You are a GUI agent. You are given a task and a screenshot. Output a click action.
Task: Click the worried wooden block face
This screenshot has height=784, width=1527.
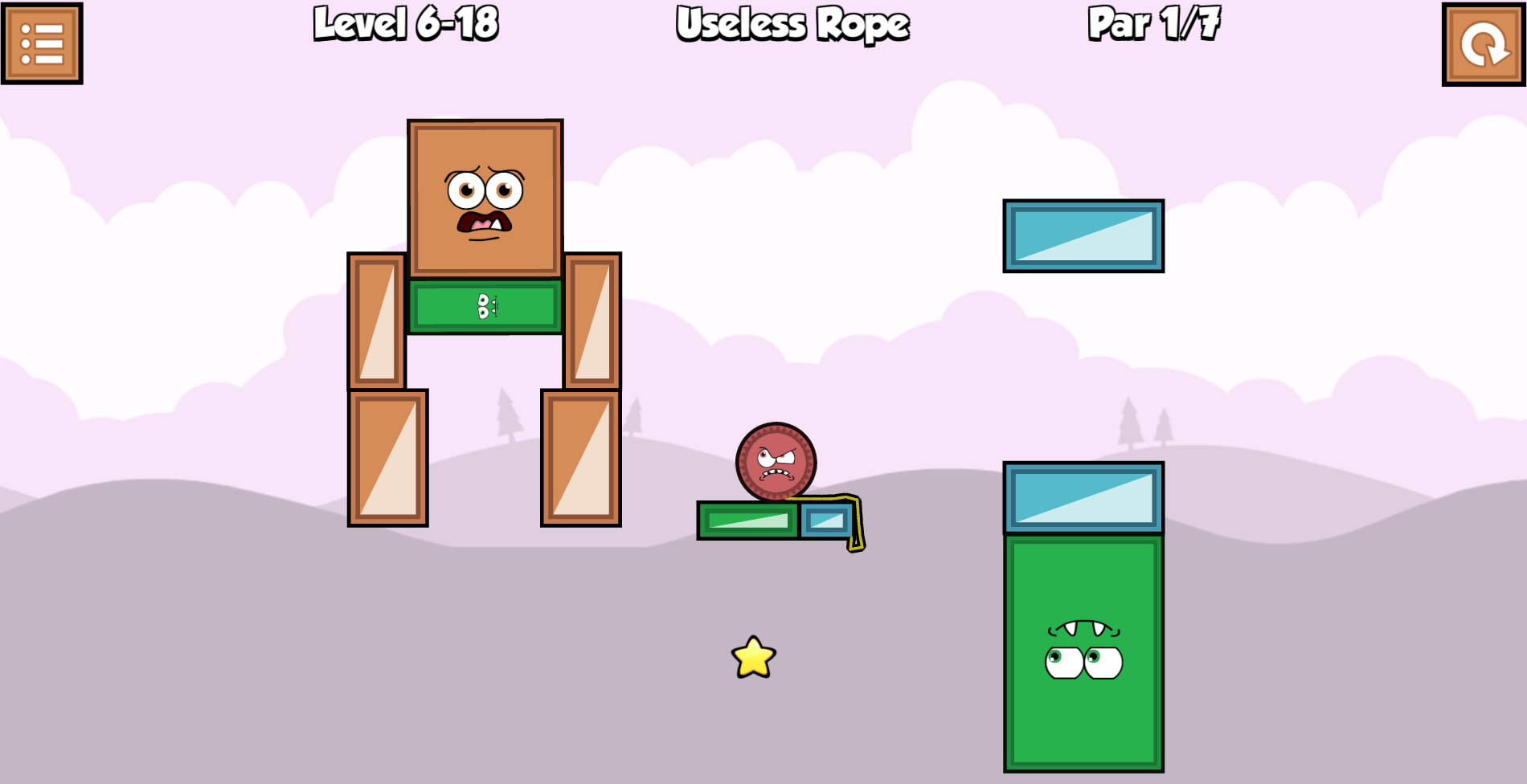click(x=482, y=197)
